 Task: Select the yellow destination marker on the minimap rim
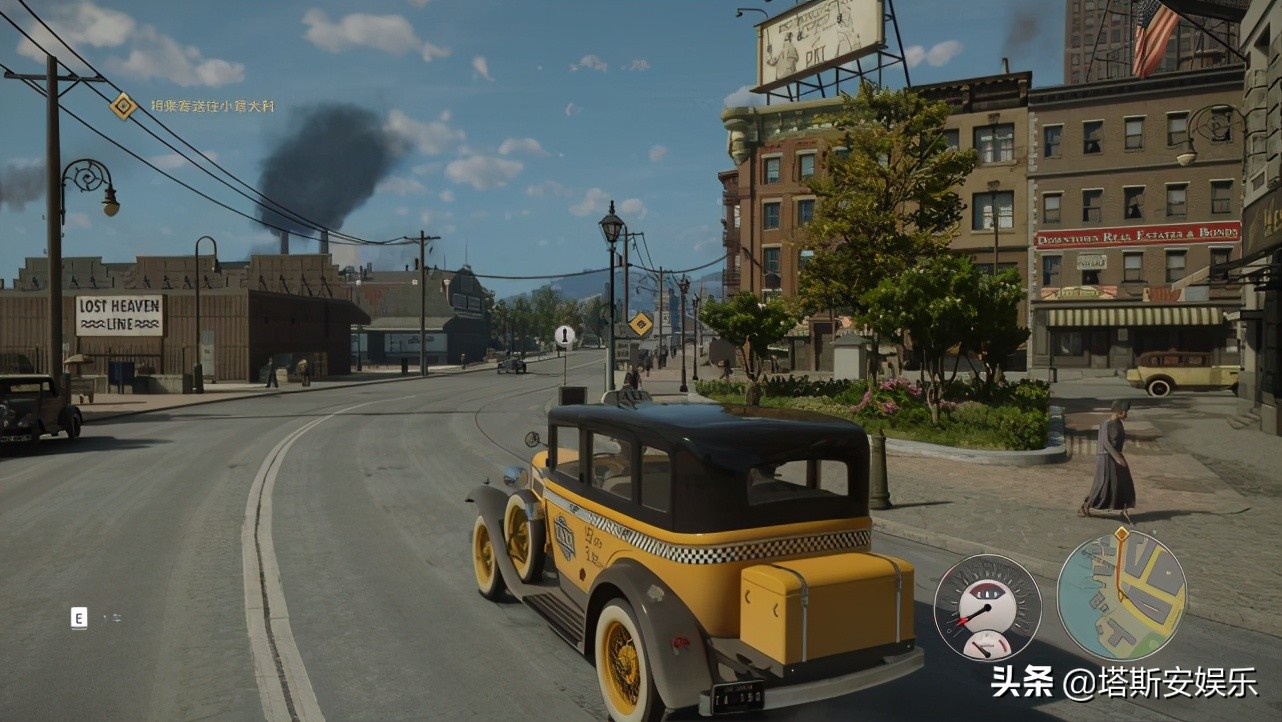coord(1121,535)
